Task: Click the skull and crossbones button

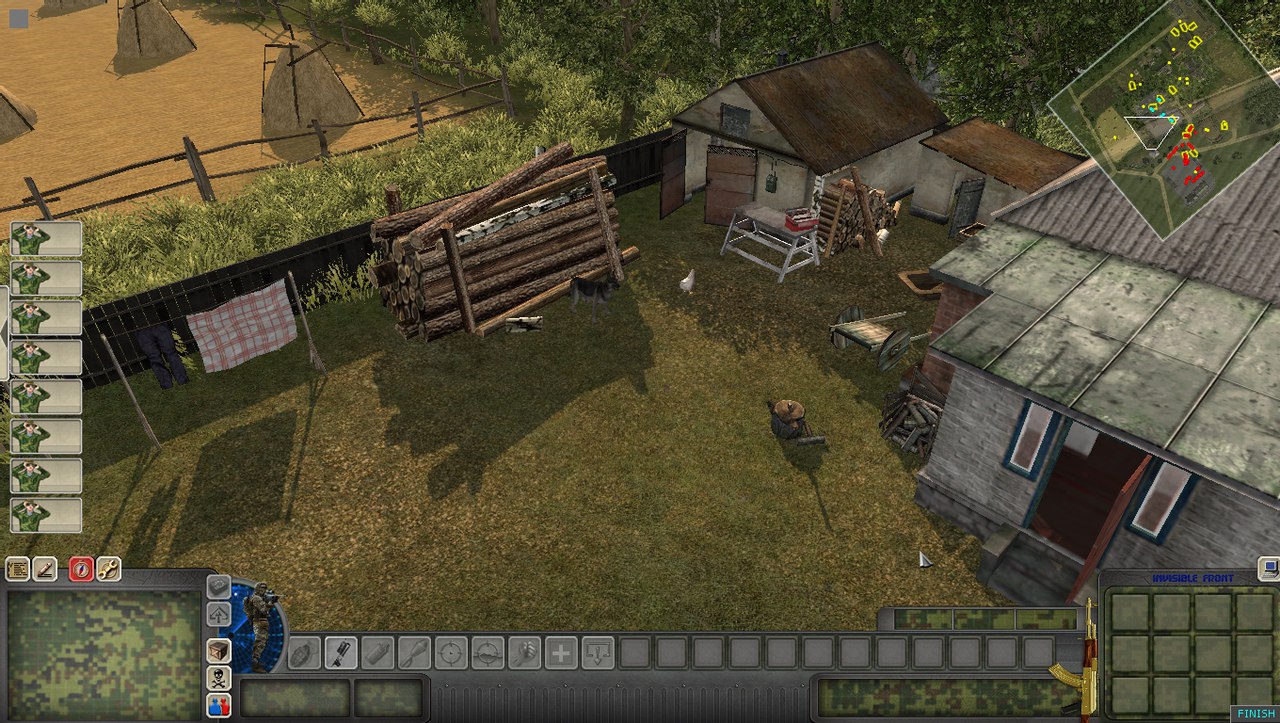Action: click(x=218, y=678)
